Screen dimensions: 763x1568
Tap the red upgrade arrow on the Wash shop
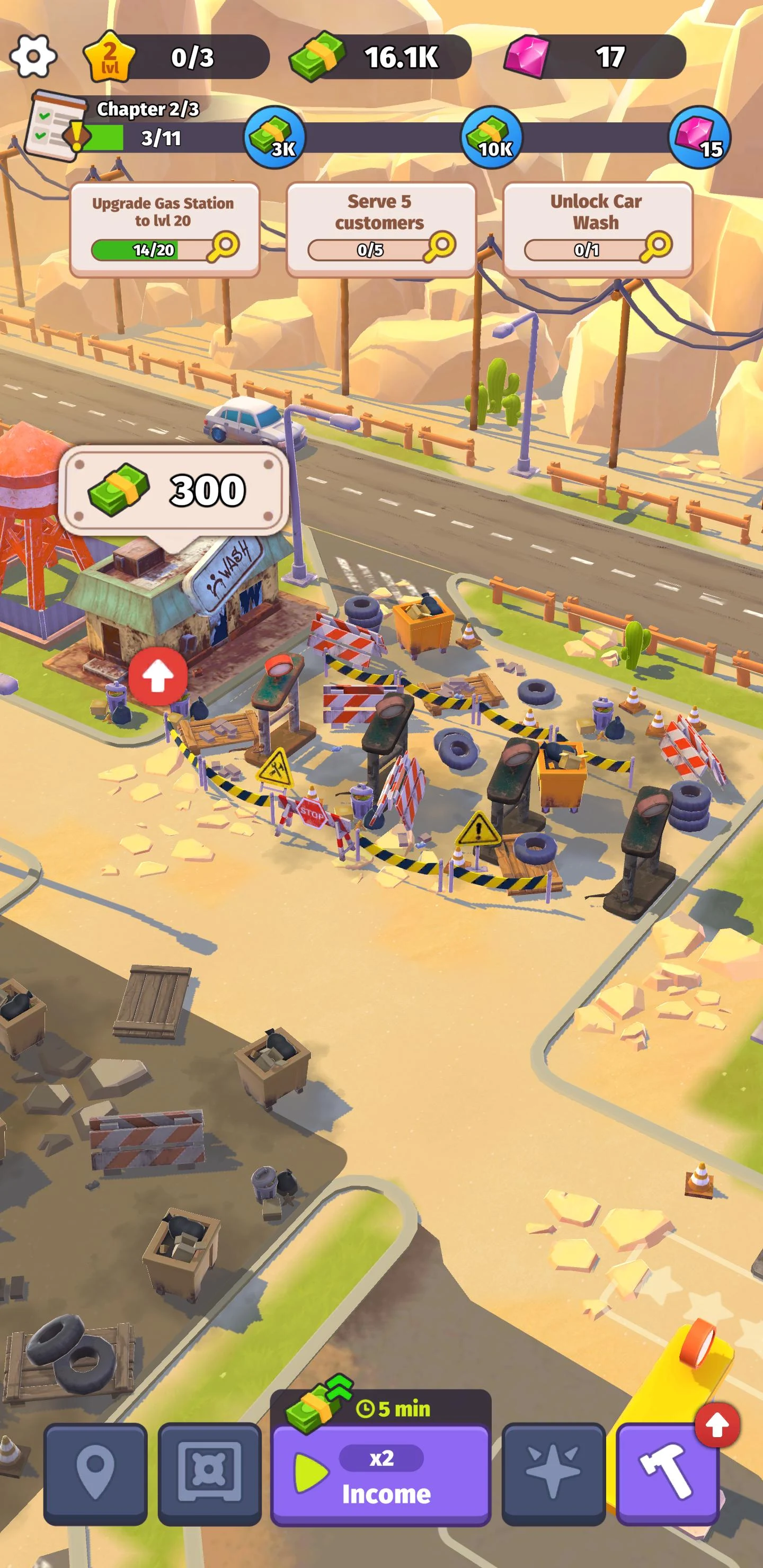(x=159, y=675)
